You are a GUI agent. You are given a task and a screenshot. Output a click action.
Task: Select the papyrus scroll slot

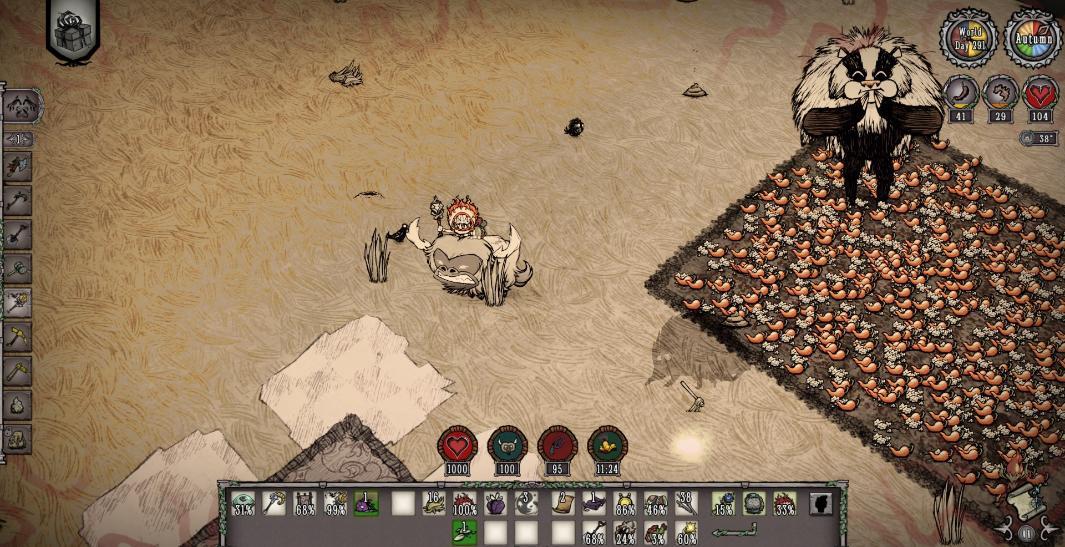click(x=561, y=504)
